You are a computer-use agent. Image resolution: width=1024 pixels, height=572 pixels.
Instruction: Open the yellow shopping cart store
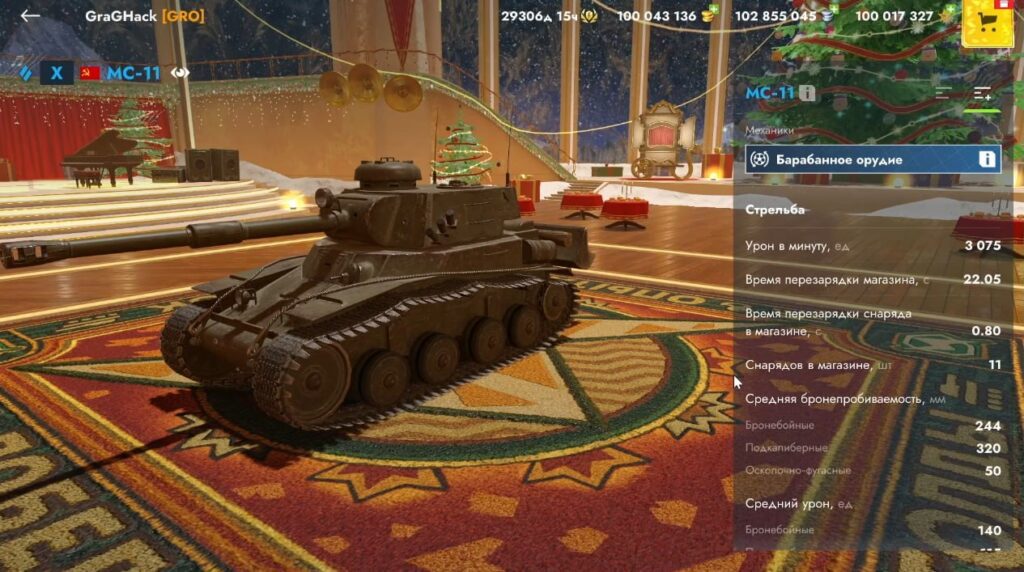coord(985,22)
